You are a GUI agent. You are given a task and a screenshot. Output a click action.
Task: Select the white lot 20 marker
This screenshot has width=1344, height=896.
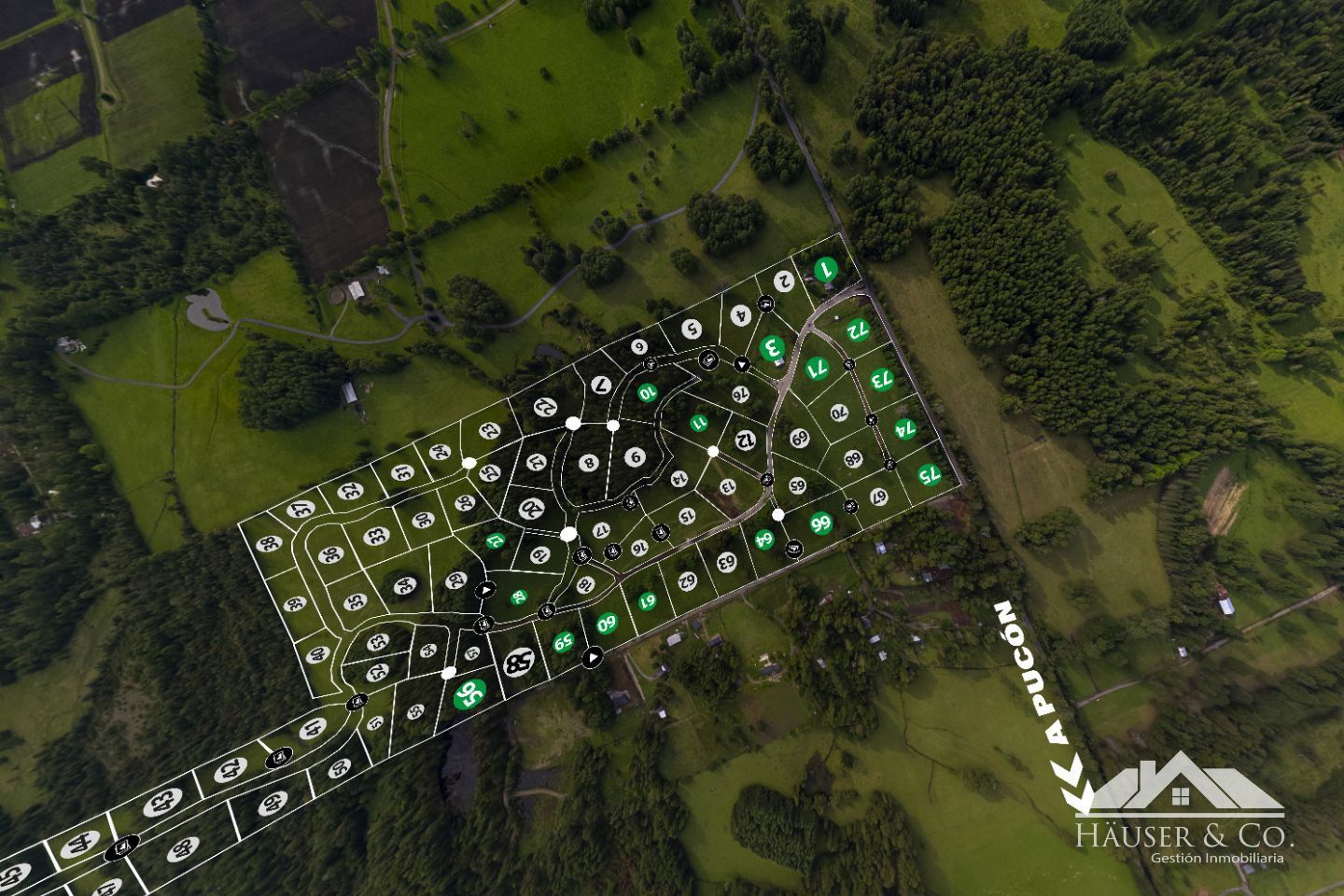[x=531, y=509]
